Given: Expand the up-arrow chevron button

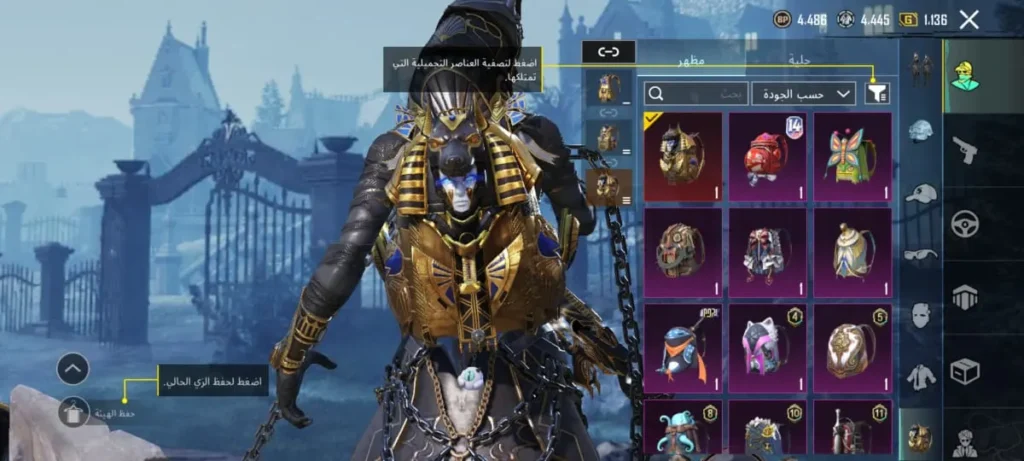Looking at the screenshot, I should point(73,369).
